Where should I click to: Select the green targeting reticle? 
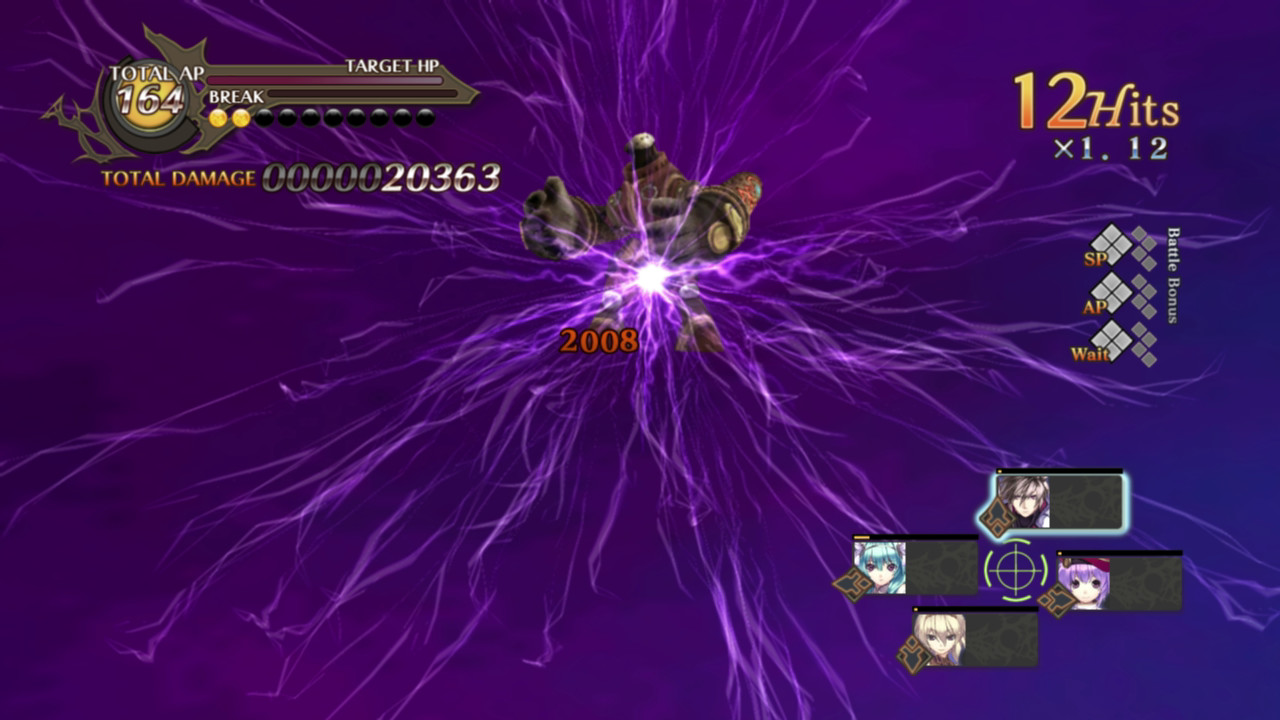(1014, 569)
